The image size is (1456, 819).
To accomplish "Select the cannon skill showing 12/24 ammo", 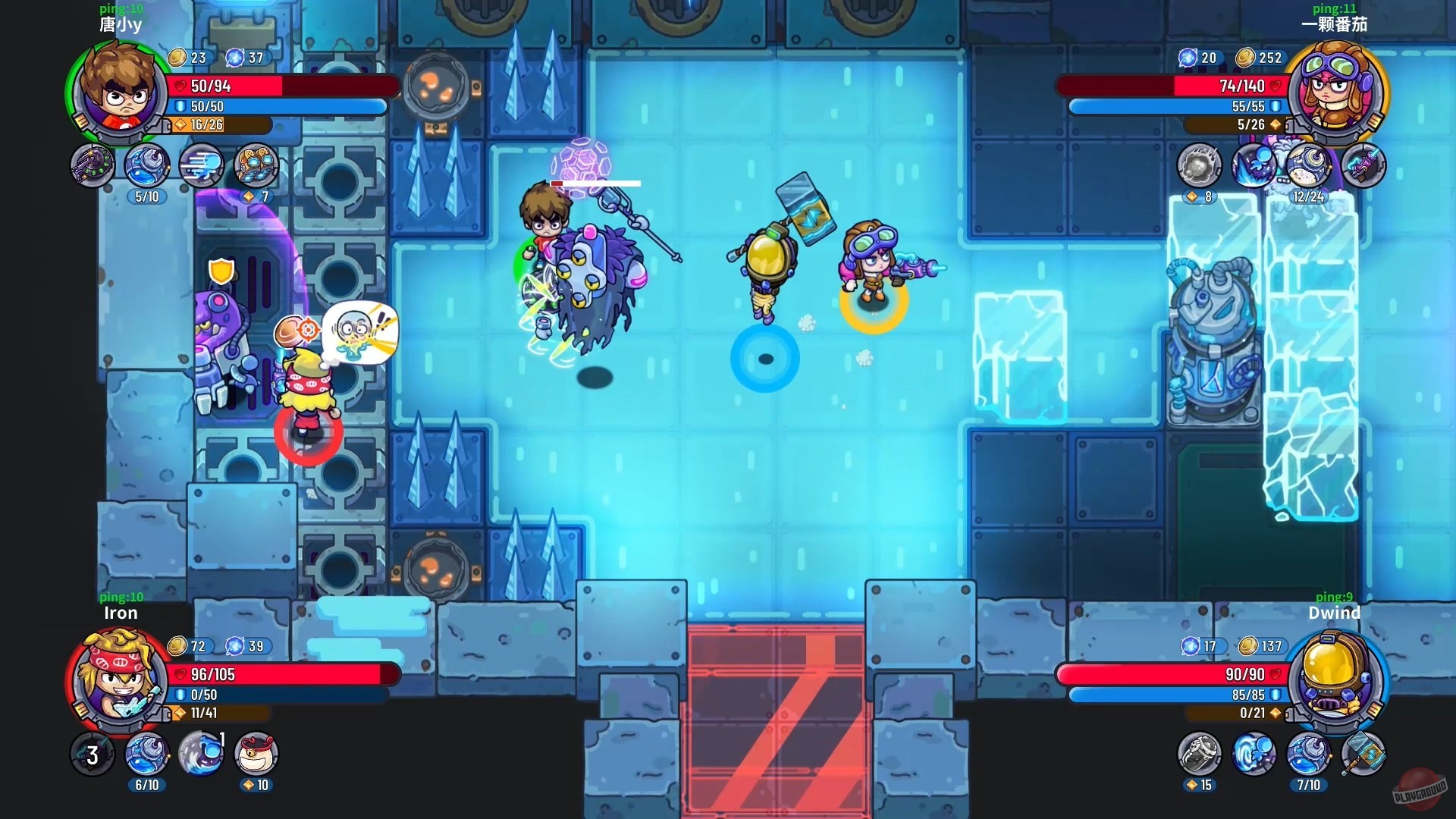I will click(1307, 165).
